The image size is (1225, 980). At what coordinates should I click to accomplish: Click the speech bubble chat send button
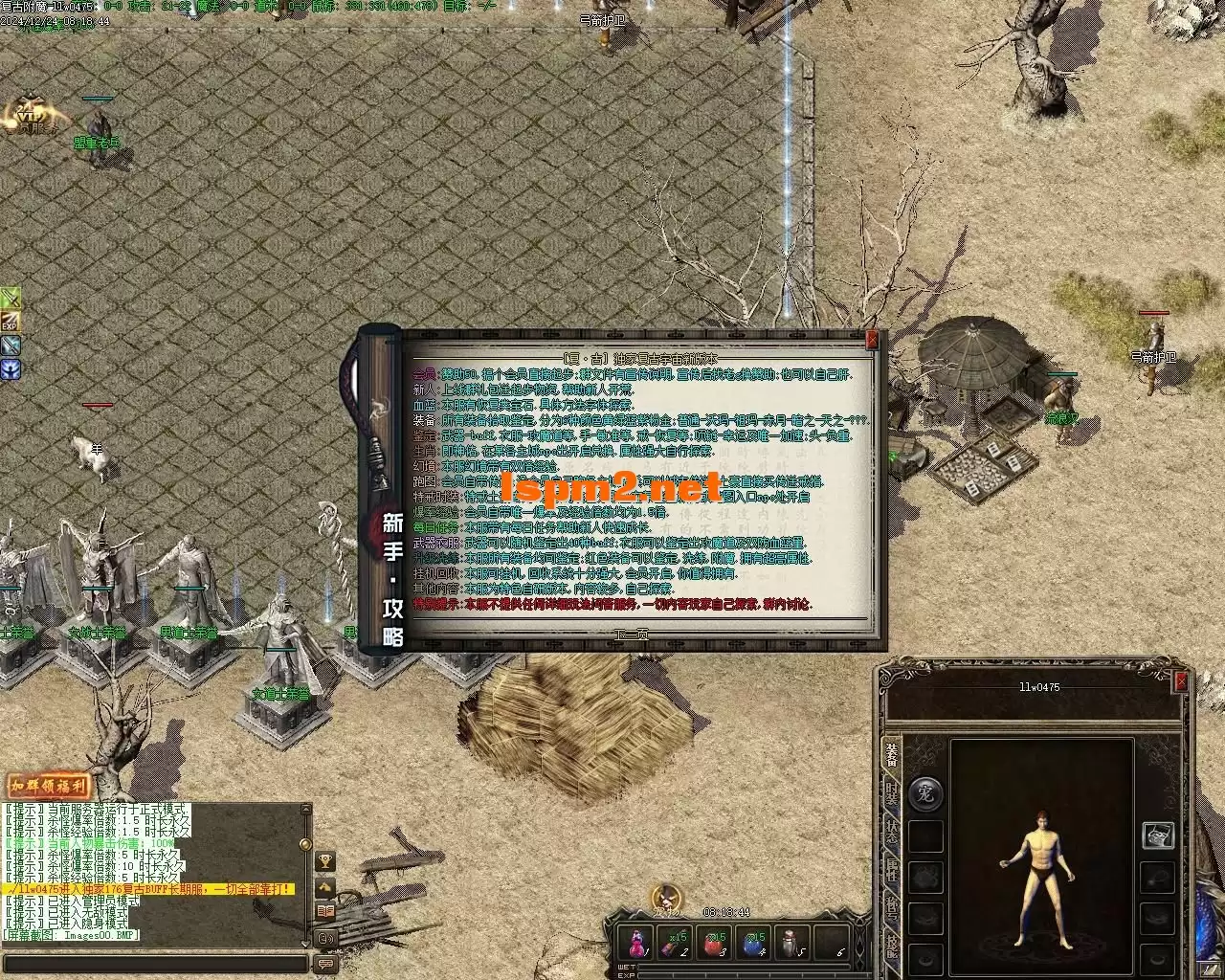pyautogui.click(x=325, y=964)
